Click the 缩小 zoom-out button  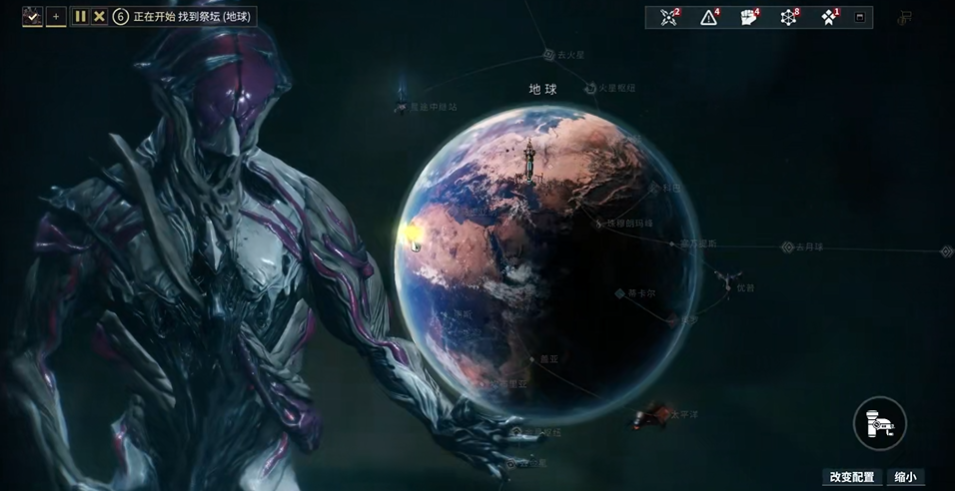pyautogui.click(x=904, y=477)
